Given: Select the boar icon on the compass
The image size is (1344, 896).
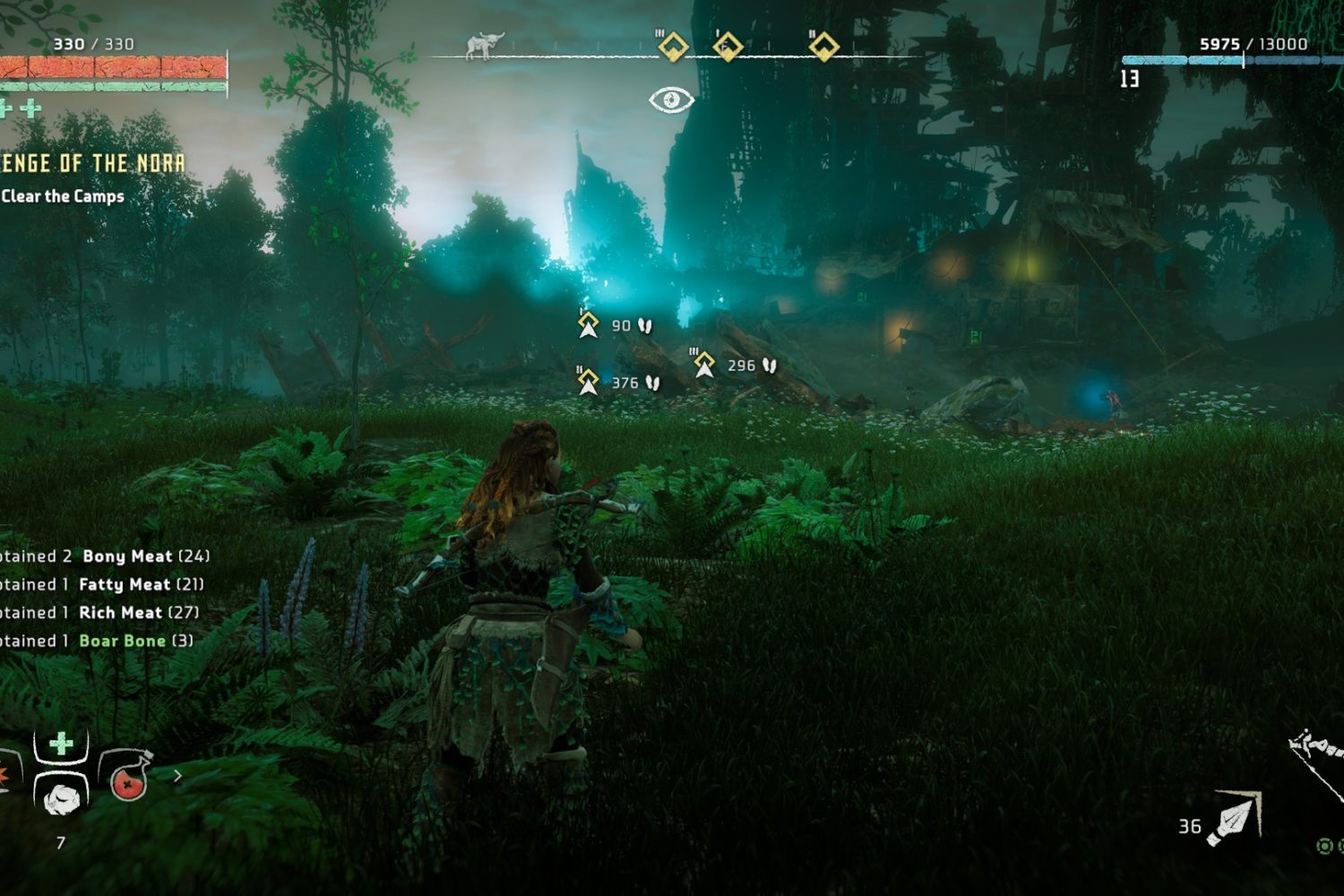Looking at the screenshot, I should 485,45.
